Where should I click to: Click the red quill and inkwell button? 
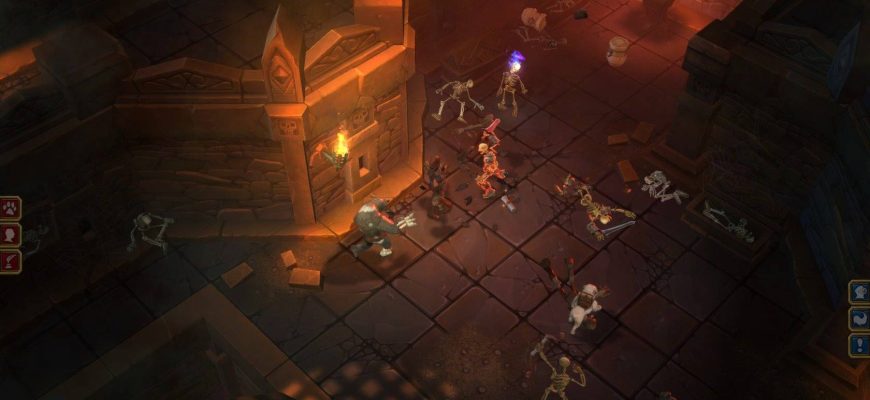coord(10,261)
